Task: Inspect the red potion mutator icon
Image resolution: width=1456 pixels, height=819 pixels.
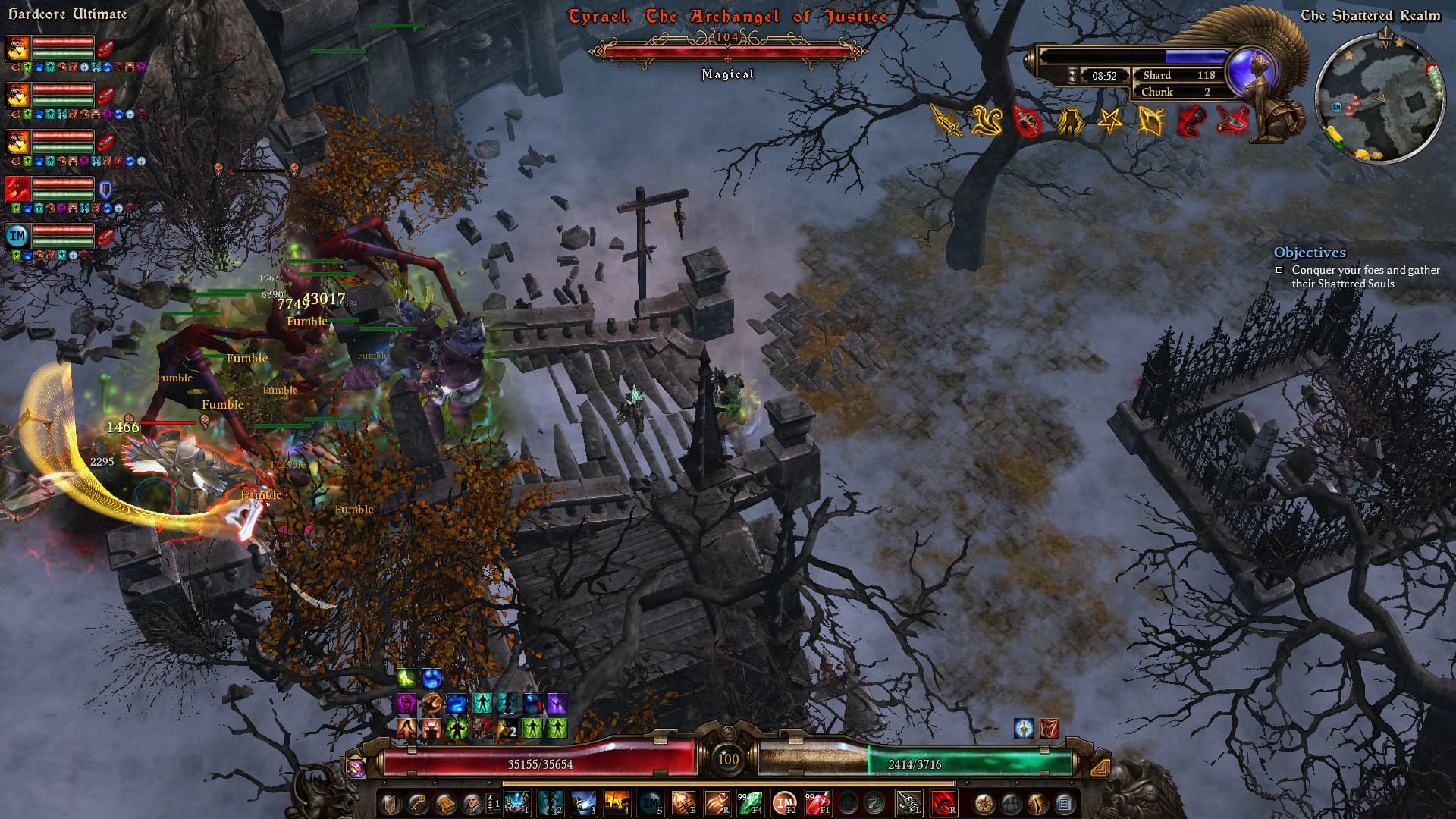Action: pyautogui.click(x=1028, y=121)
